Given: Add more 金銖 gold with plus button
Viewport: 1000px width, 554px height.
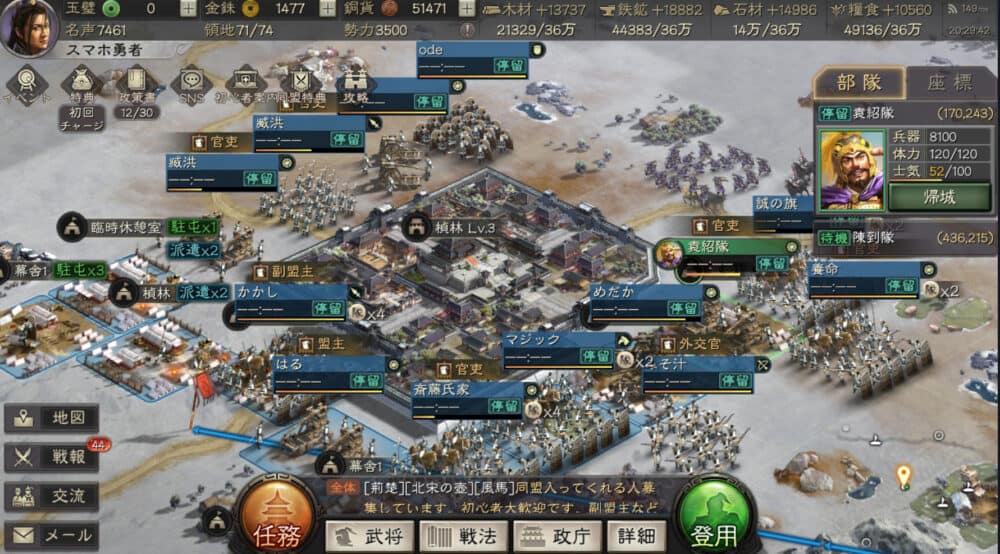Looking at the screenshot, I should pyautogui.click(x=327, y=9).
